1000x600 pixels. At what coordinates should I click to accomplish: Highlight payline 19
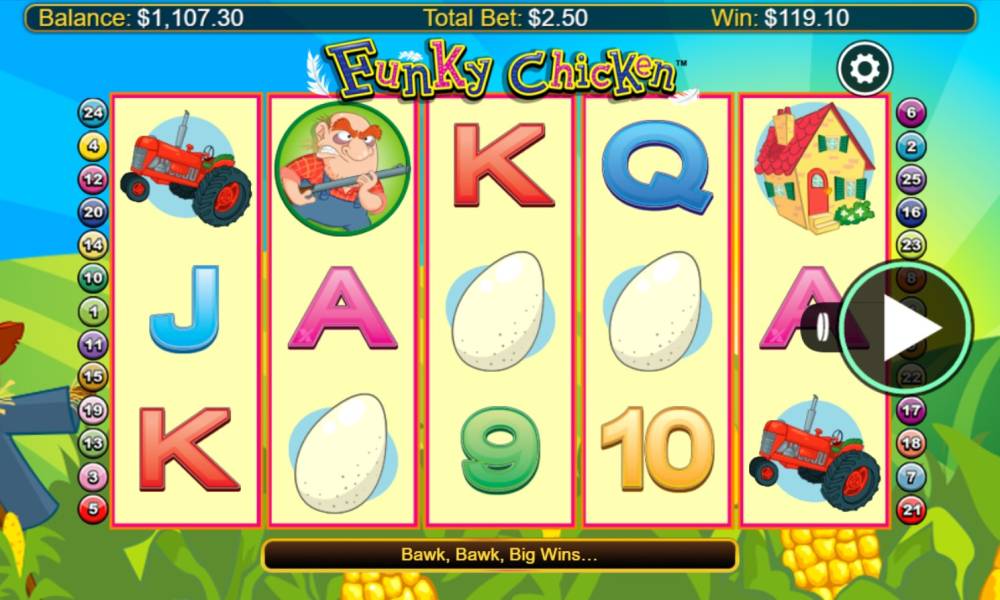pyautogui.click(x=93, y=409)
